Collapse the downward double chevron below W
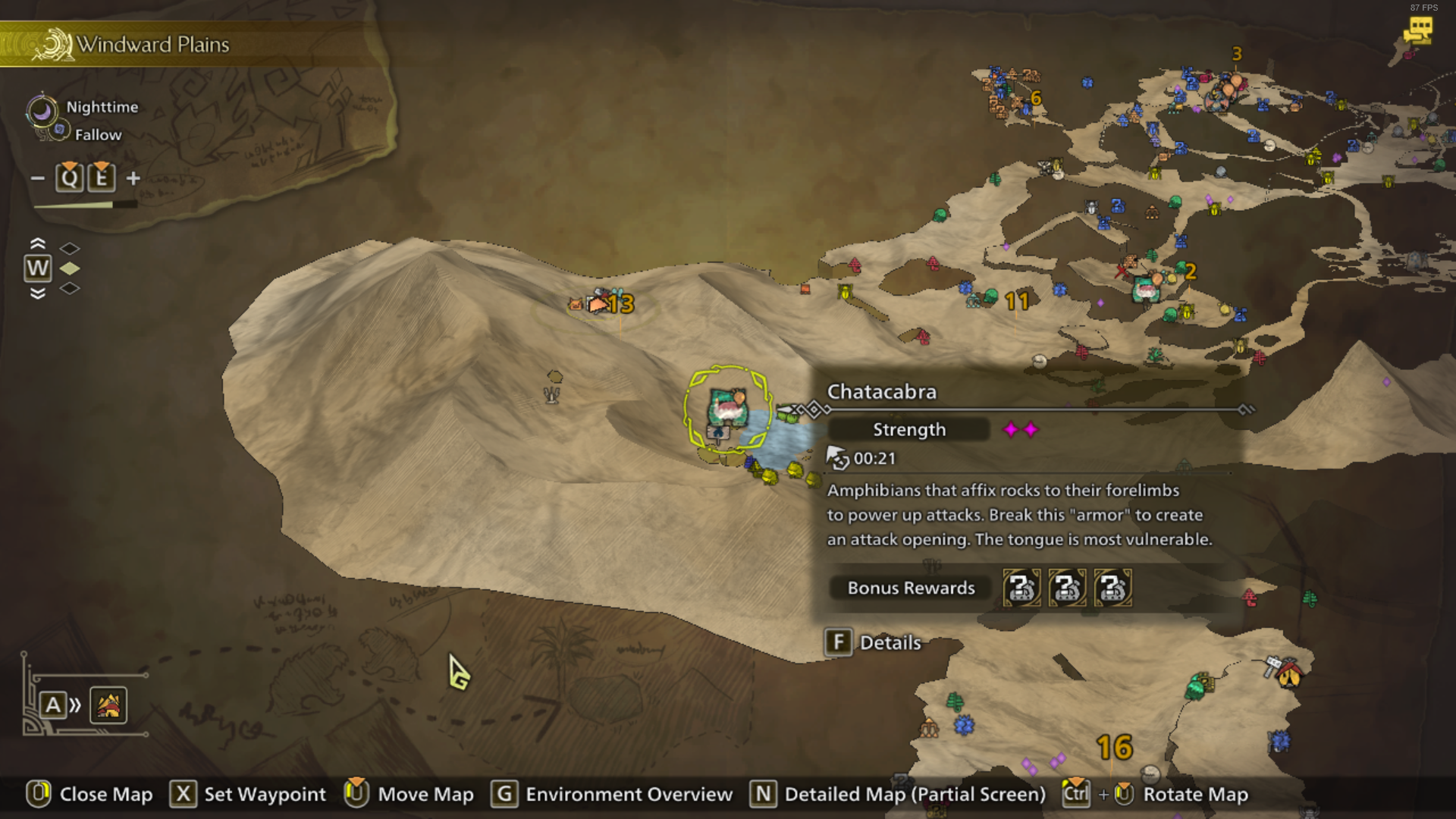The height and width of the screenshot is (819, 1456). 37,294
